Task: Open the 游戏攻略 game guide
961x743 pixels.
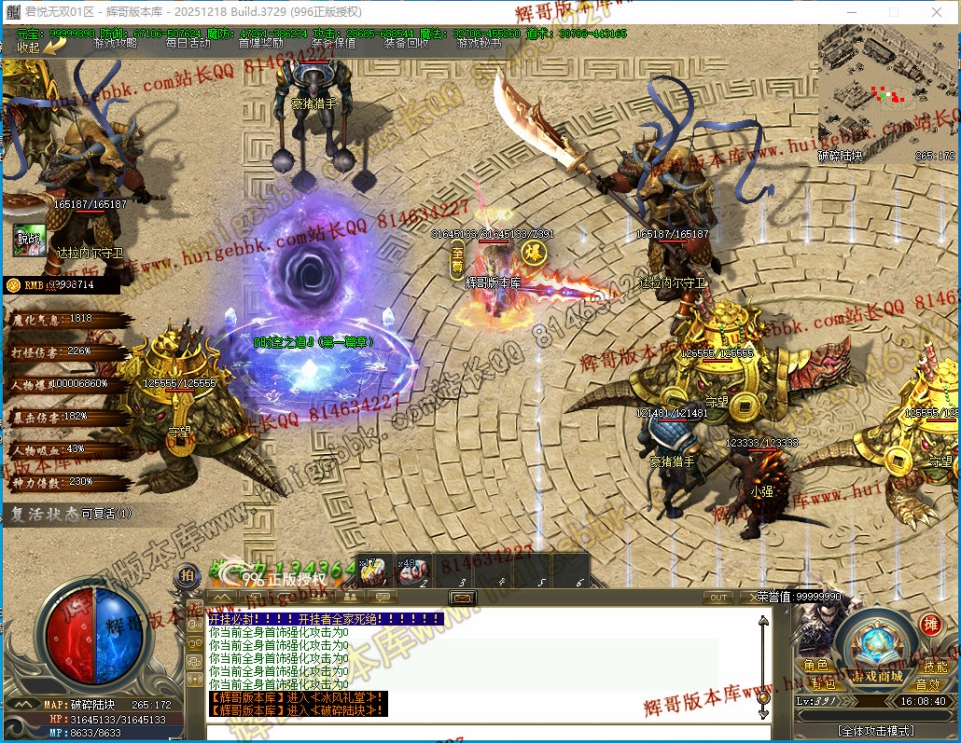Action: point(115,43)
